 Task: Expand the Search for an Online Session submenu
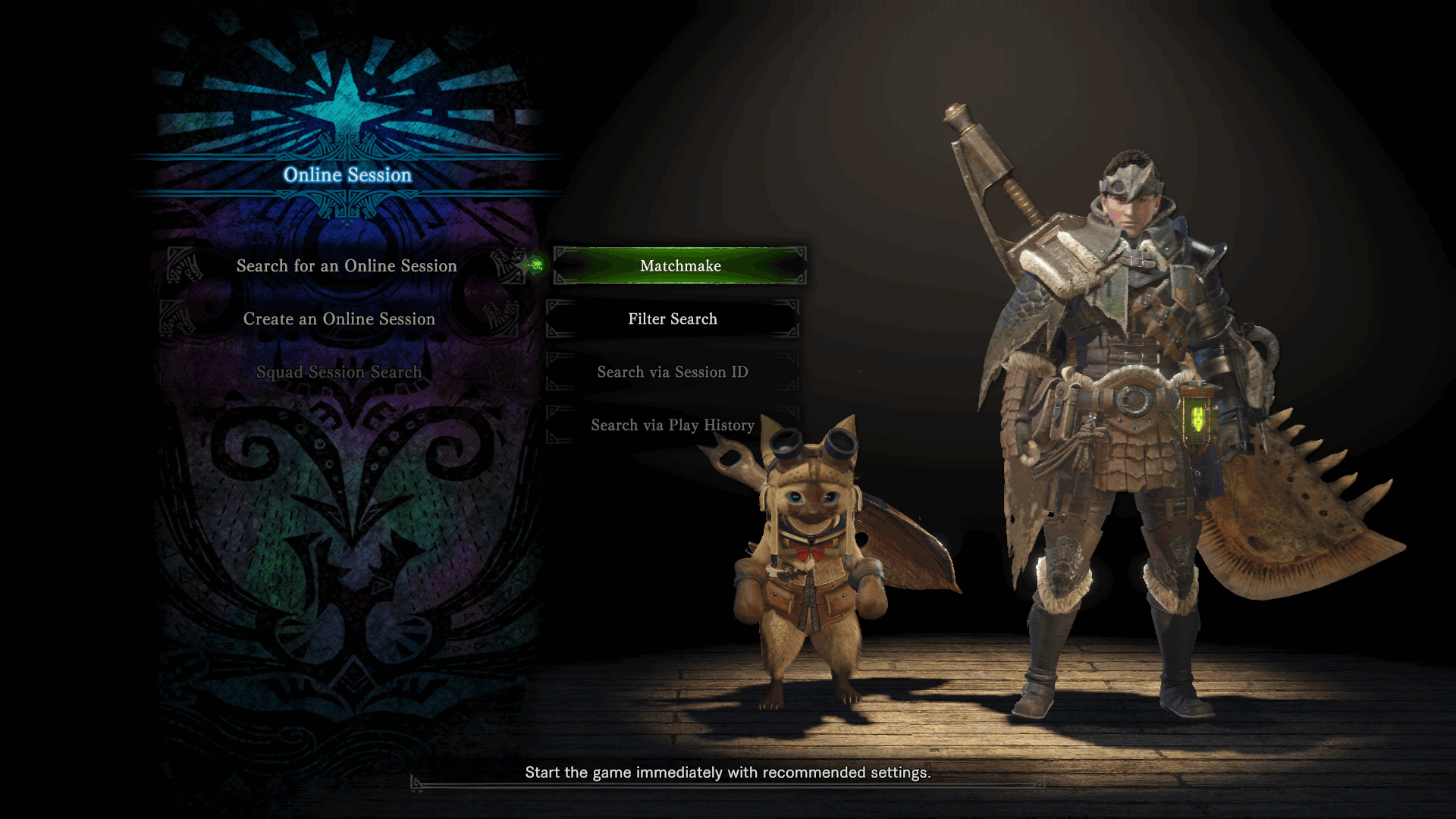tap(347, 266)
